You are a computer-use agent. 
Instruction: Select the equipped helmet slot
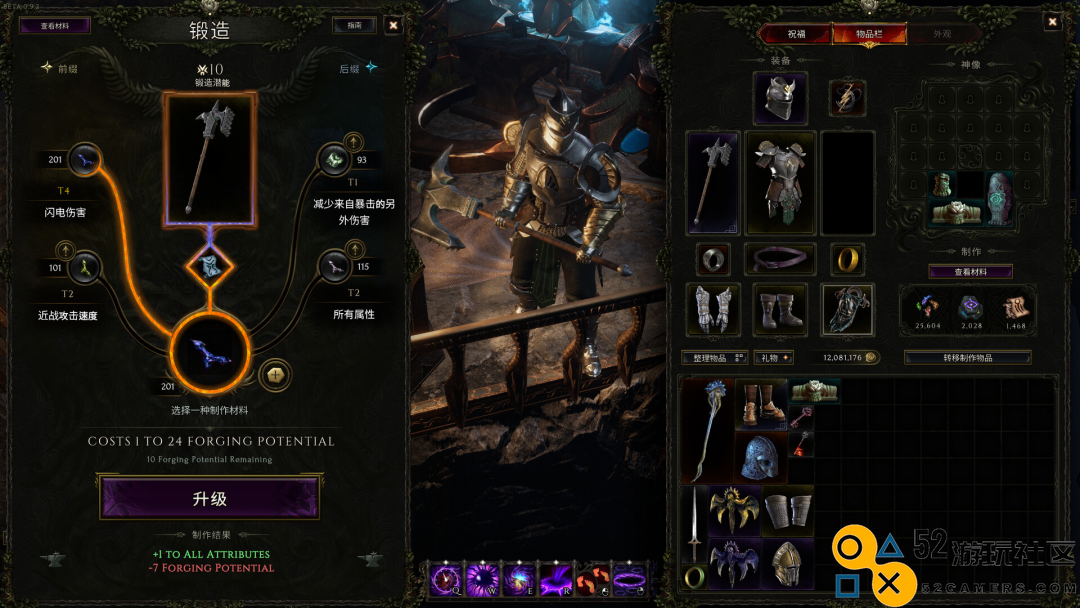(780, 99)
